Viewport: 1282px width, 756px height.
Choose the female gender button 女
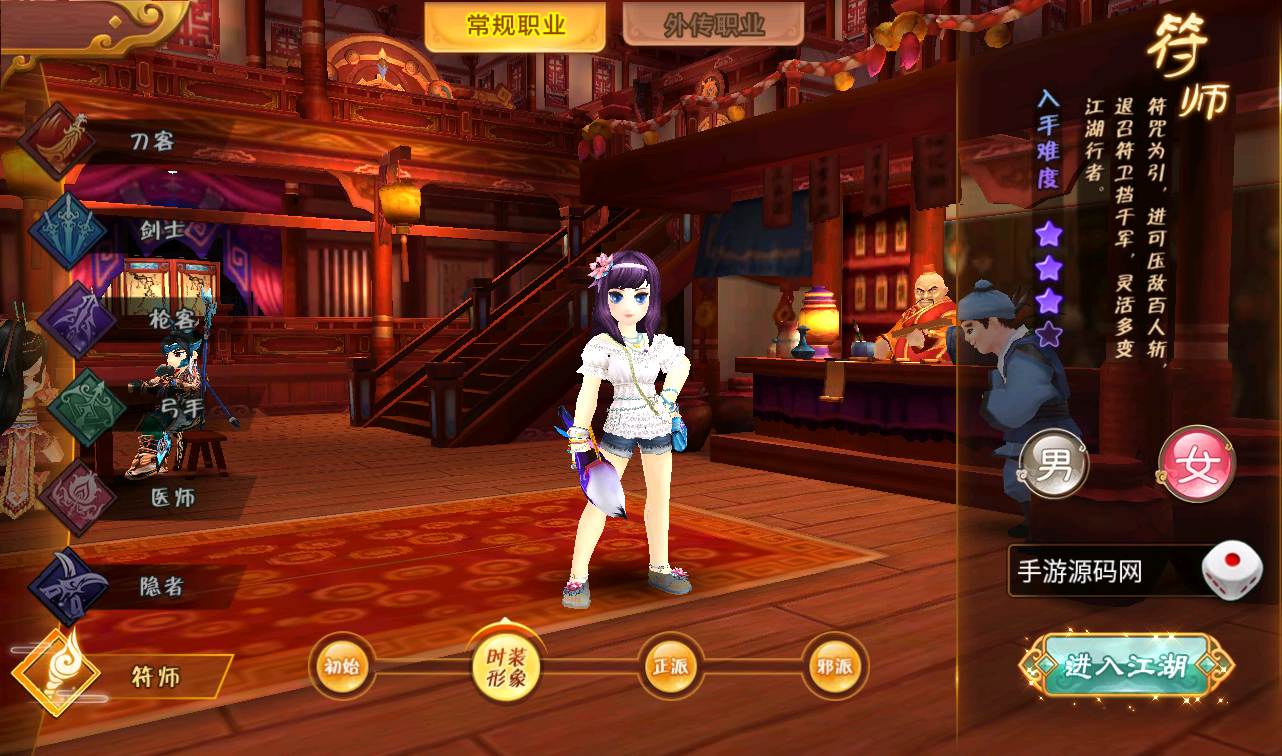(1196, 465)
